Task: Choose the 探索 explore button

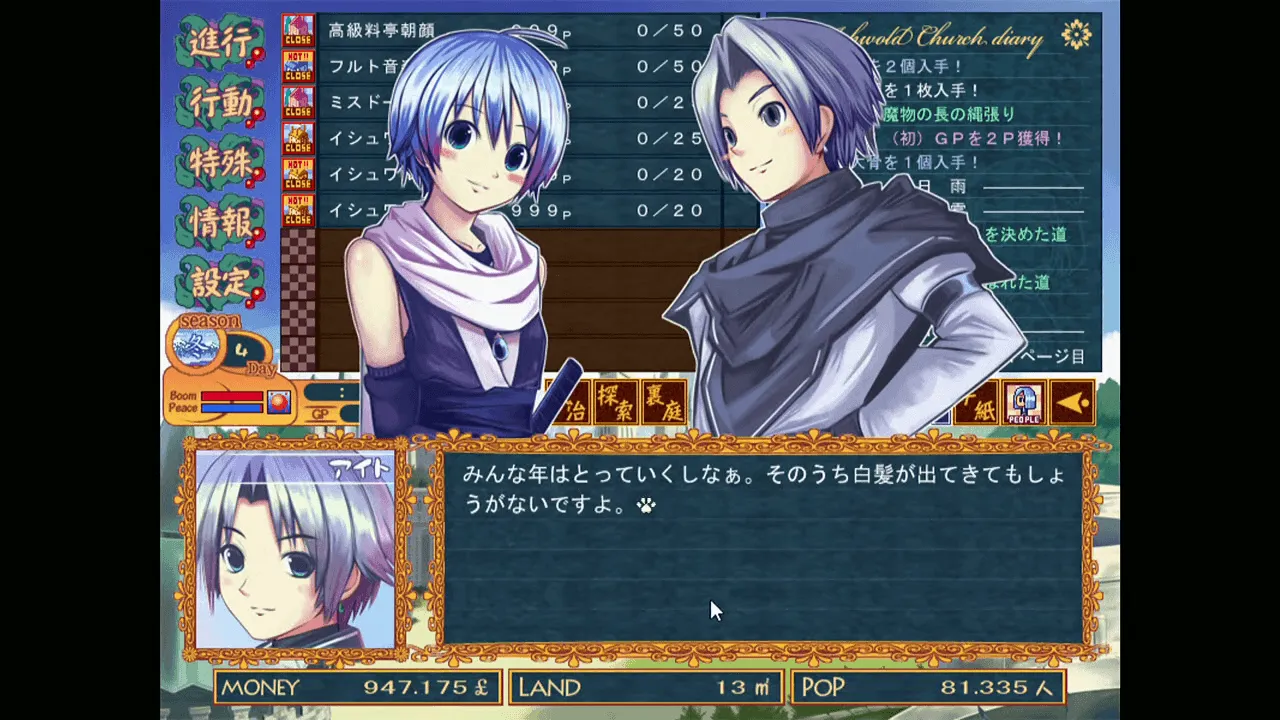Action: point(616,403)
